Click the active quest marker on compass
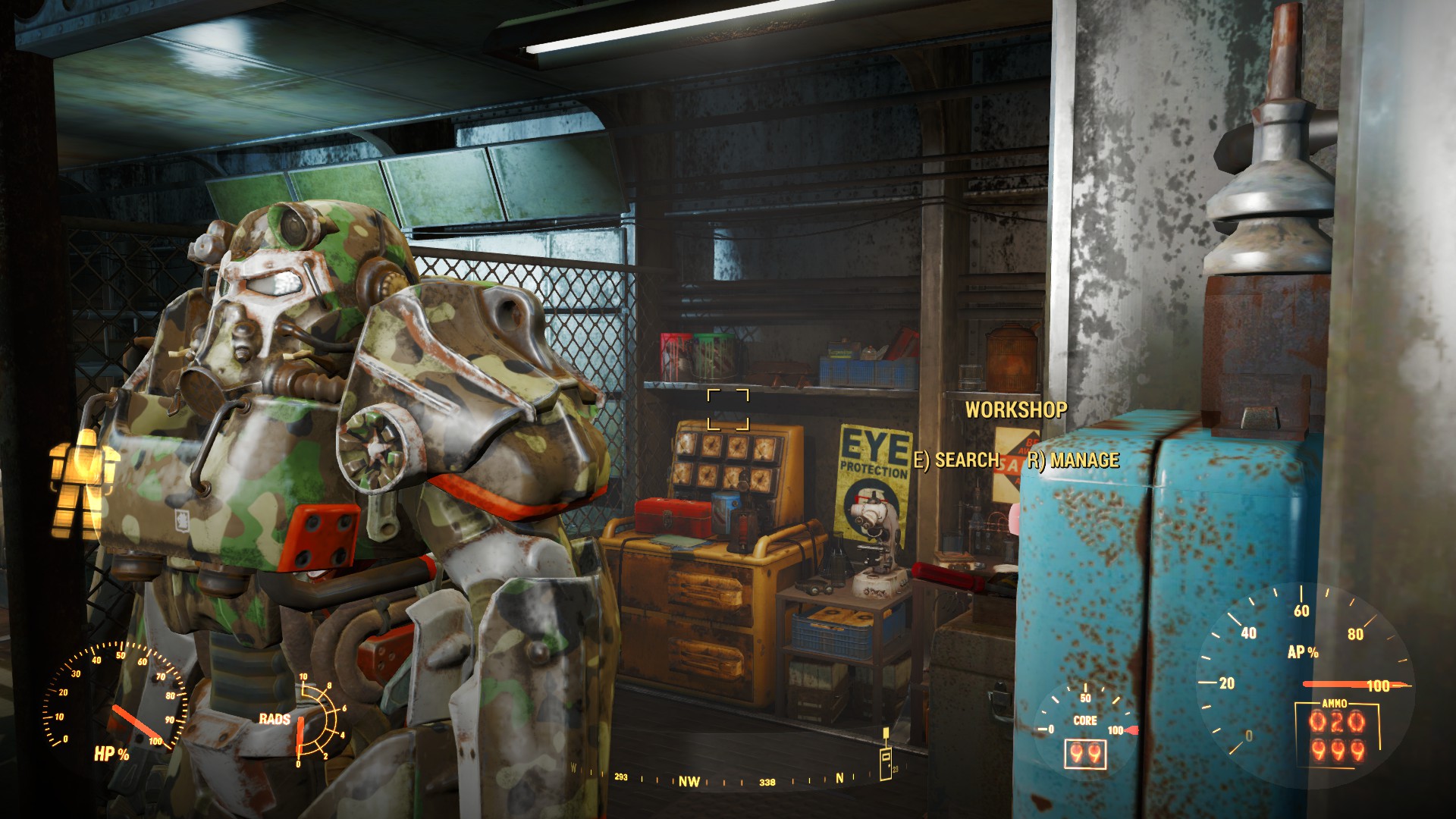 point(883,755)
